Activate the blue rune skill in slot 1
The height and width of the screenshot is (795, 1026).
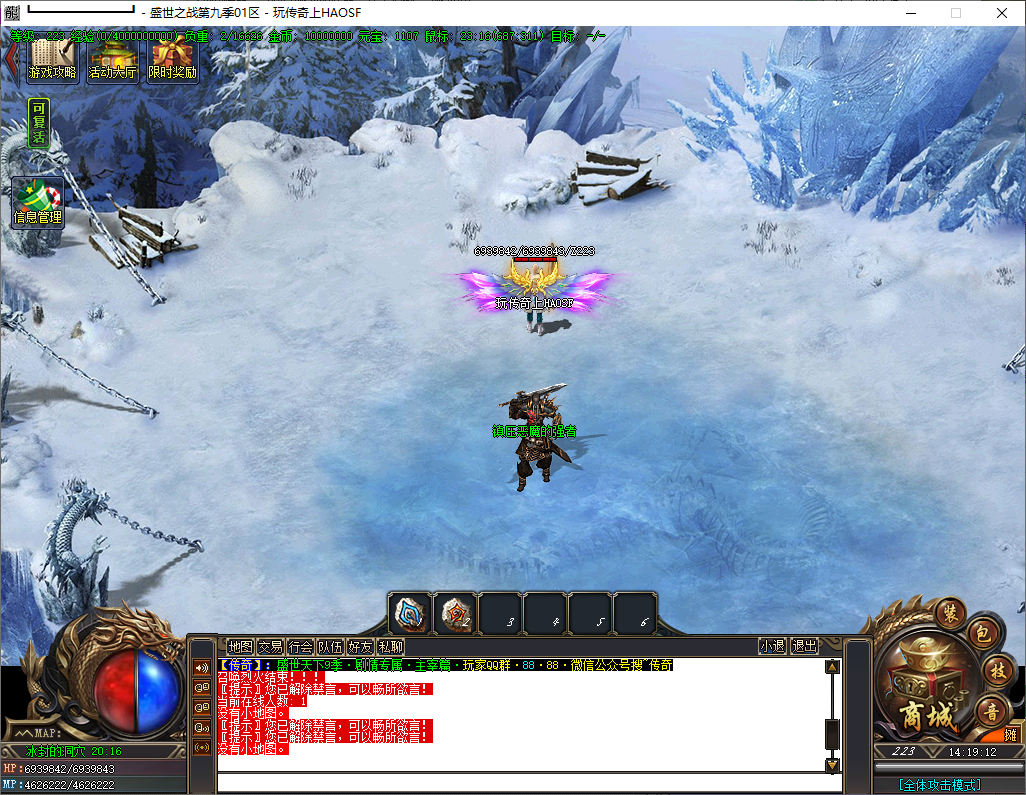click(x=410, y=613)
